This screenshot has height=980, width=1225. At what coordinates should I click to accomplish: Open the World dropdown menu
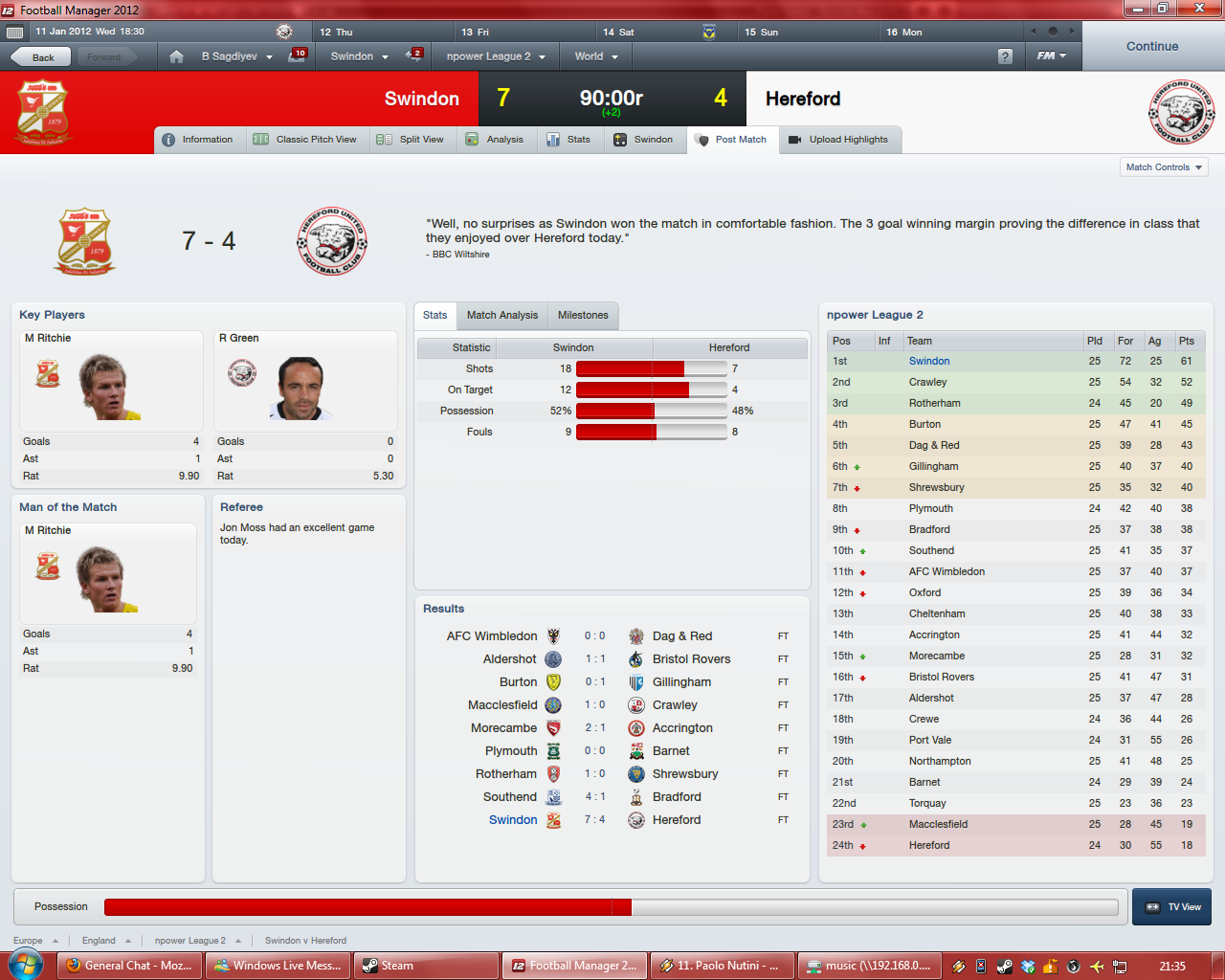point(596,56)
